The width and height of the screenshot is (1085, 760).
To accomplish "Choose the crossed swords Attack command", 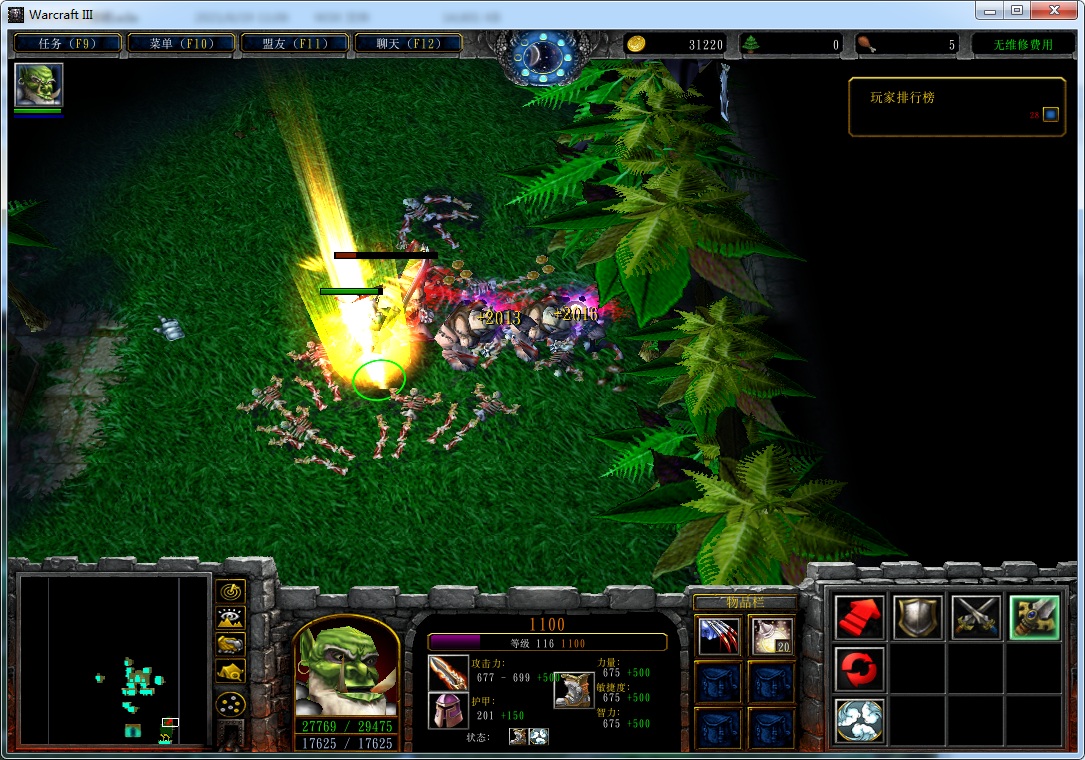I will tap(975, 618).
